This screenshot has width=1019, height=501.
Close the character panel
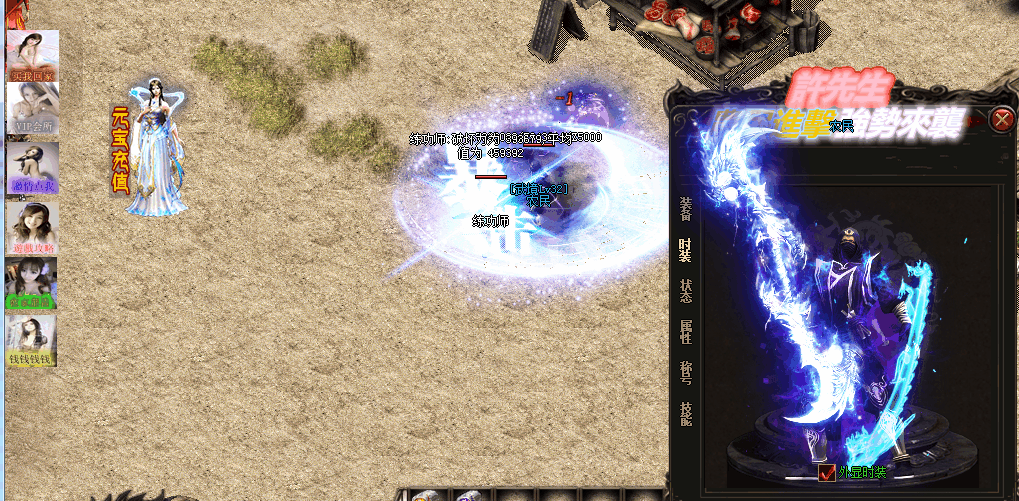click(1001, 121)
